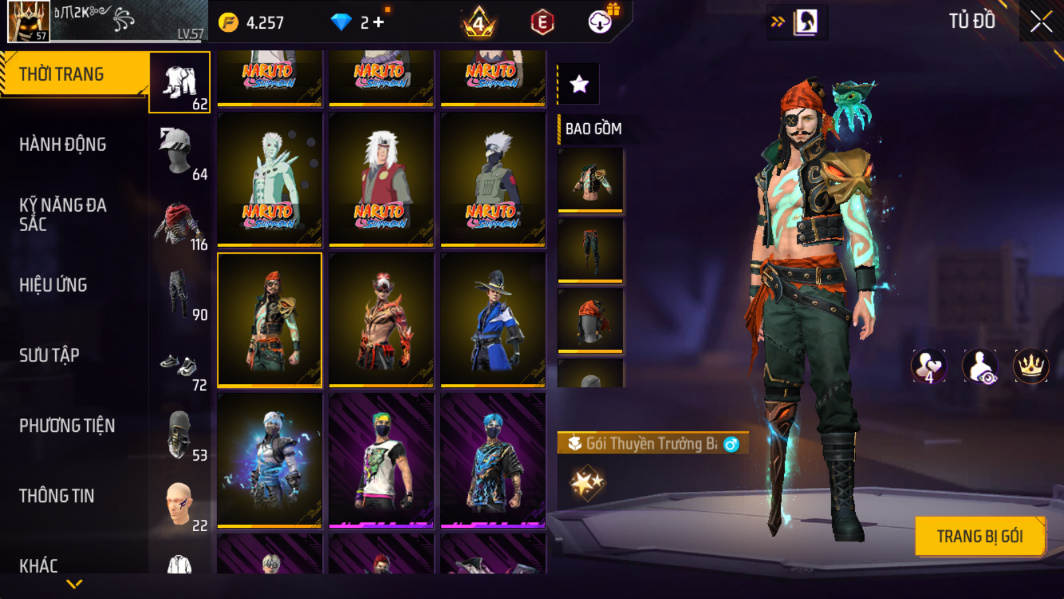Screen dimensions: 1064x599
Task: Select the THÔNG TIN tab
Action: 57,496
